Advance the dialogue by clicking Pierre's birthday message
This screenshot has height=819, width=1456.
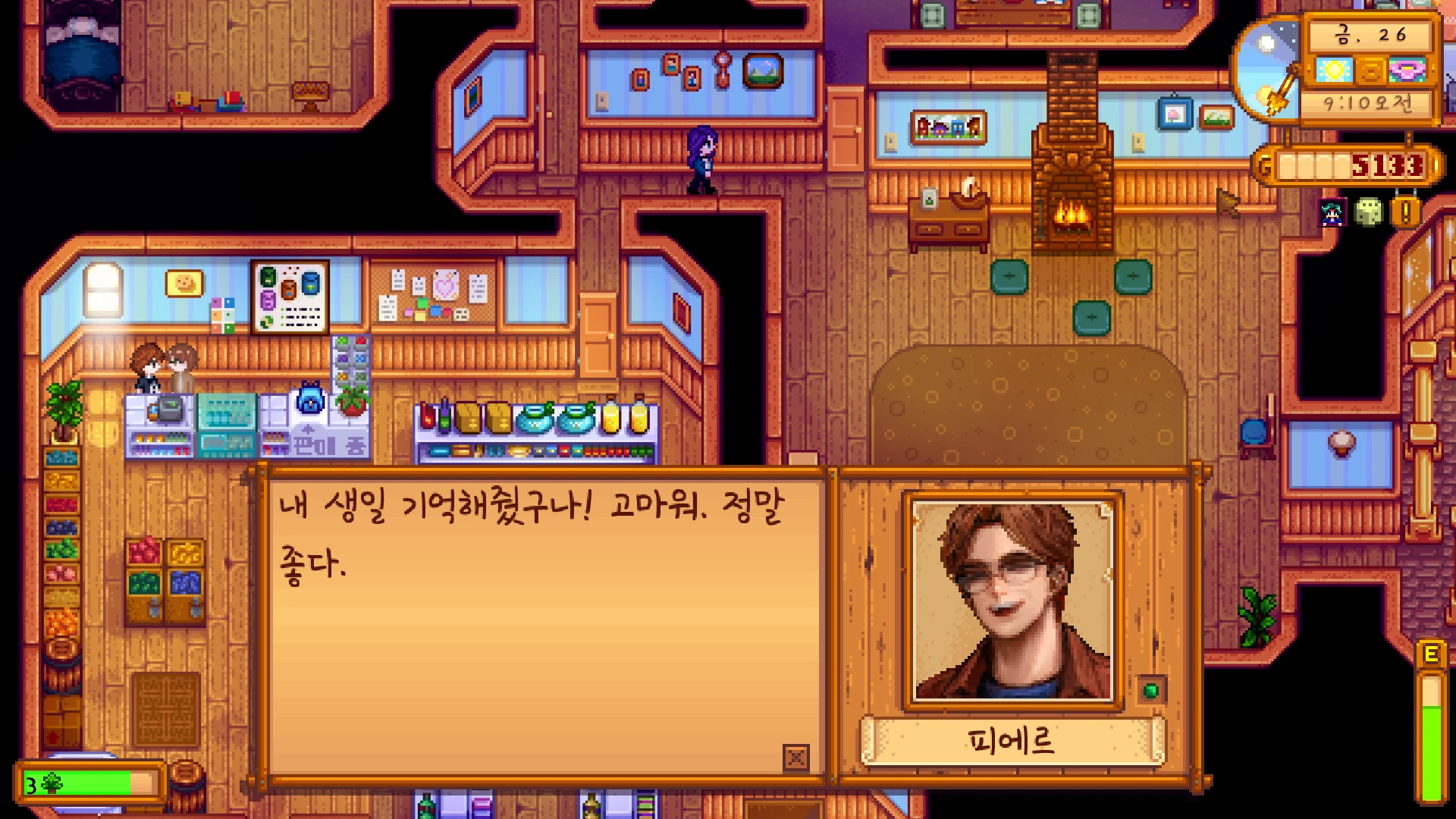tap(531, 534)
